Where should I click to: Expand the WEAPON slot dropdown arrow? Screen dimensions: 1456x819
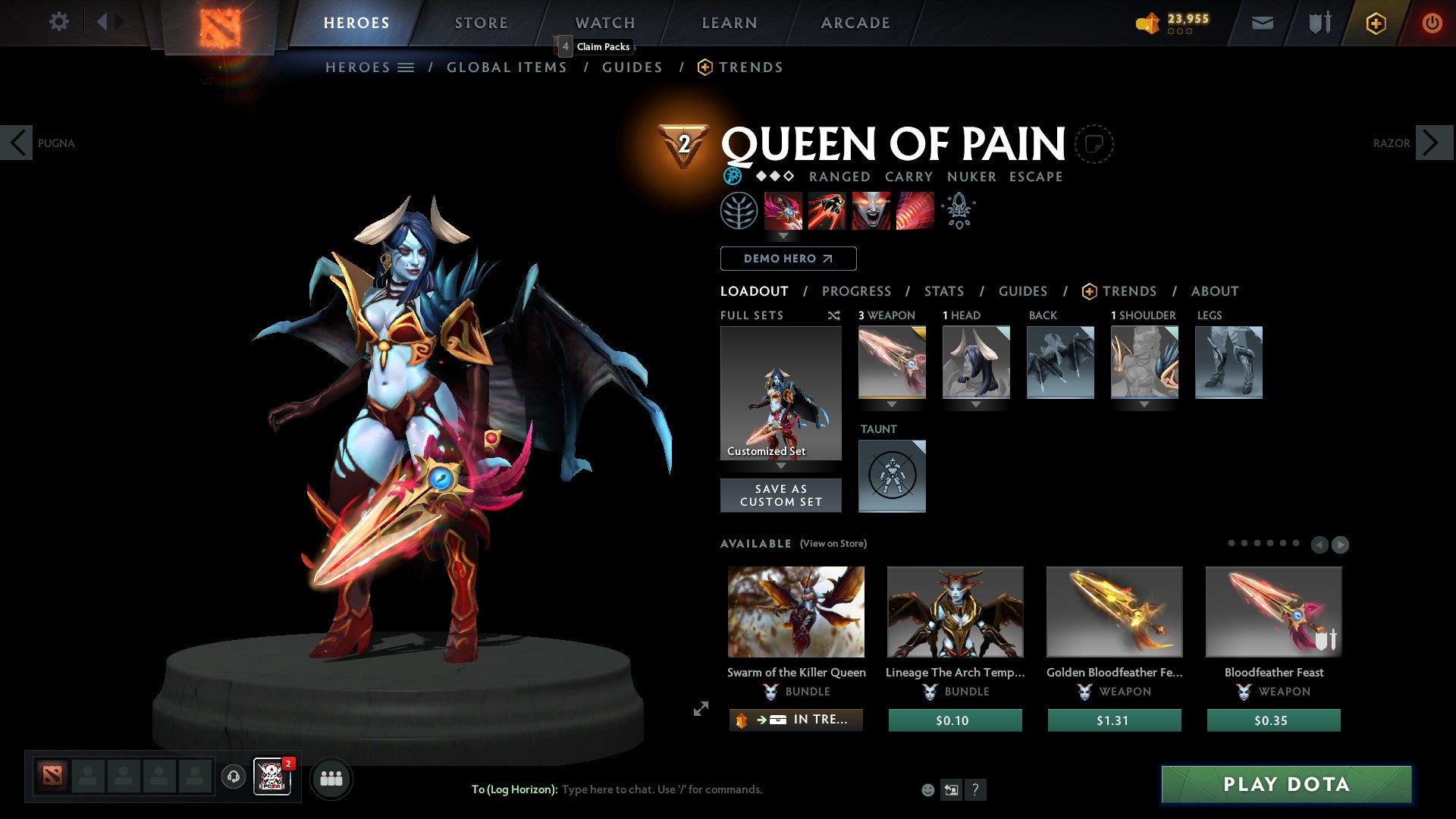[891, 404]
